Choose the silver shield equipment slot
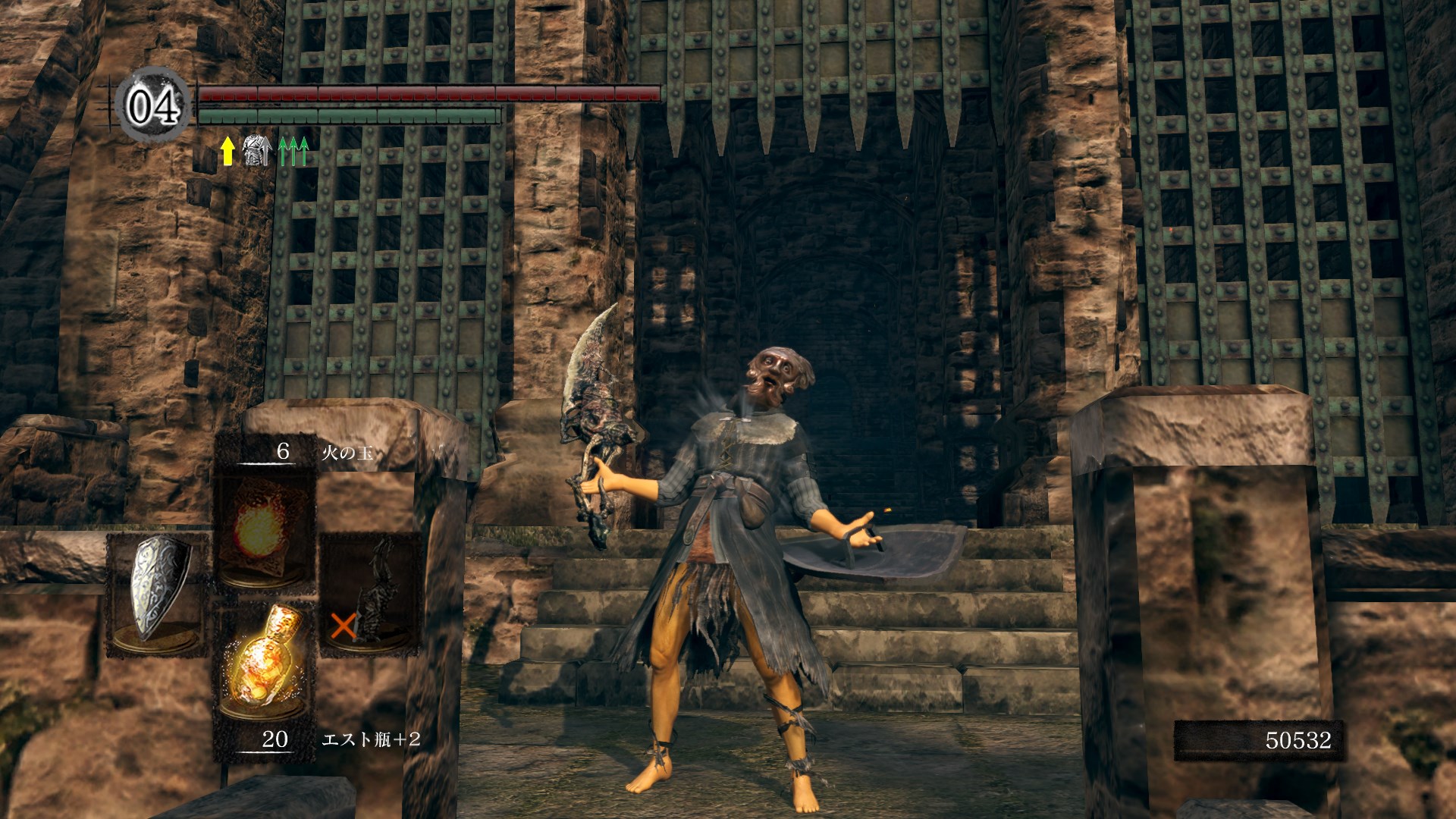Screen dimensions: 1456x819 pos(158,591)
